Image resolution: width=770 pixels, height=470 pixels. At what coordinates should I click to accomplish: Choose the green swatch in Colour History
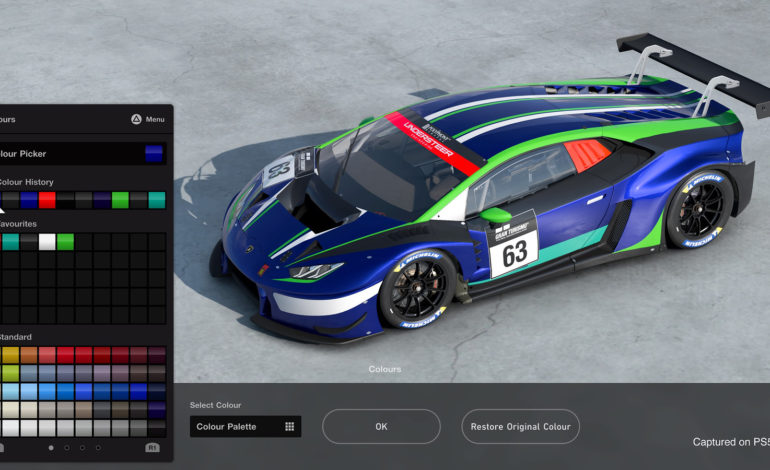(x=120, y=200)
